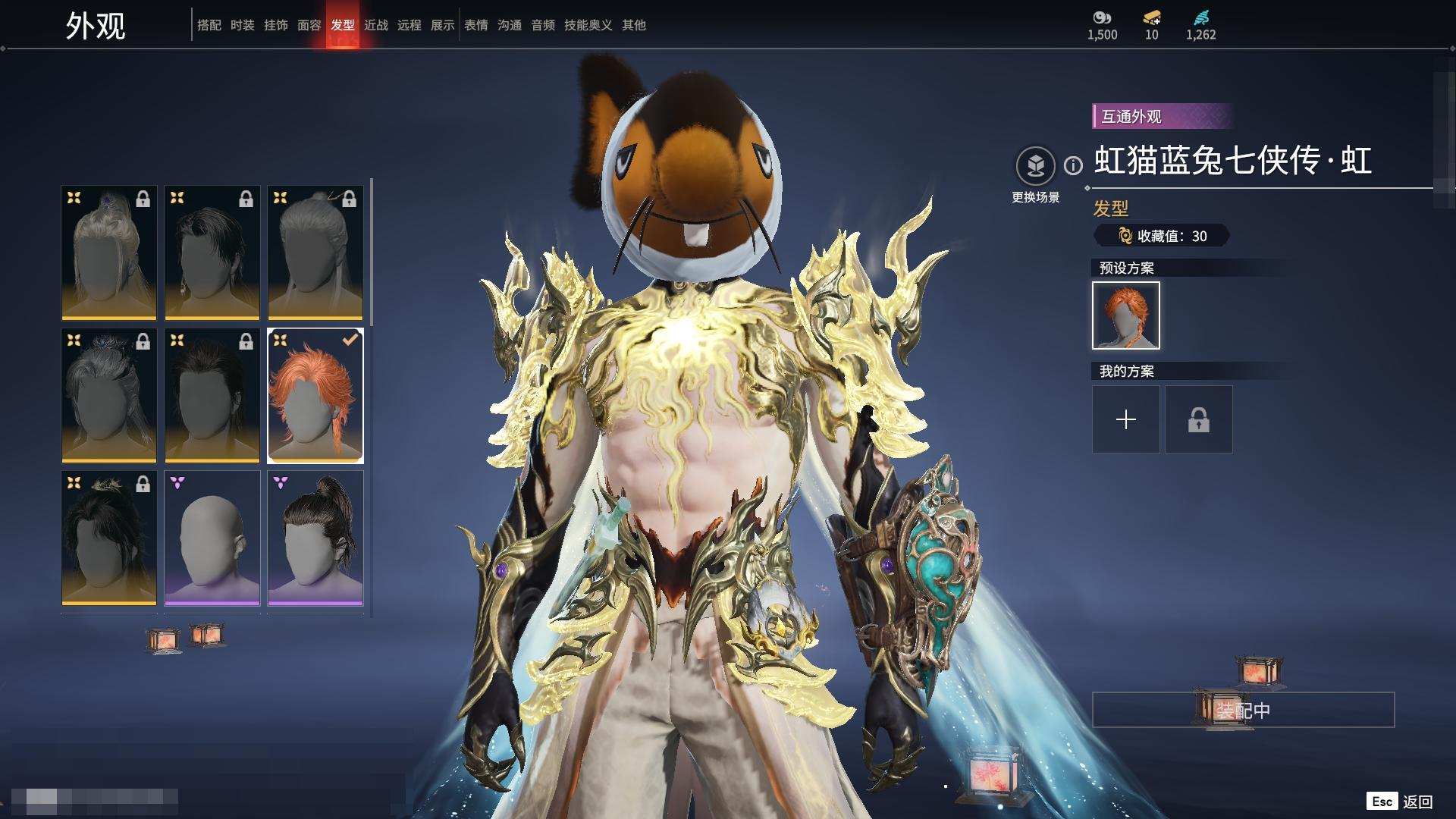Choose the bald head hairstyle
This screenshot has width=1456, height=819.
pyautogui.click(x=212, y=538)
